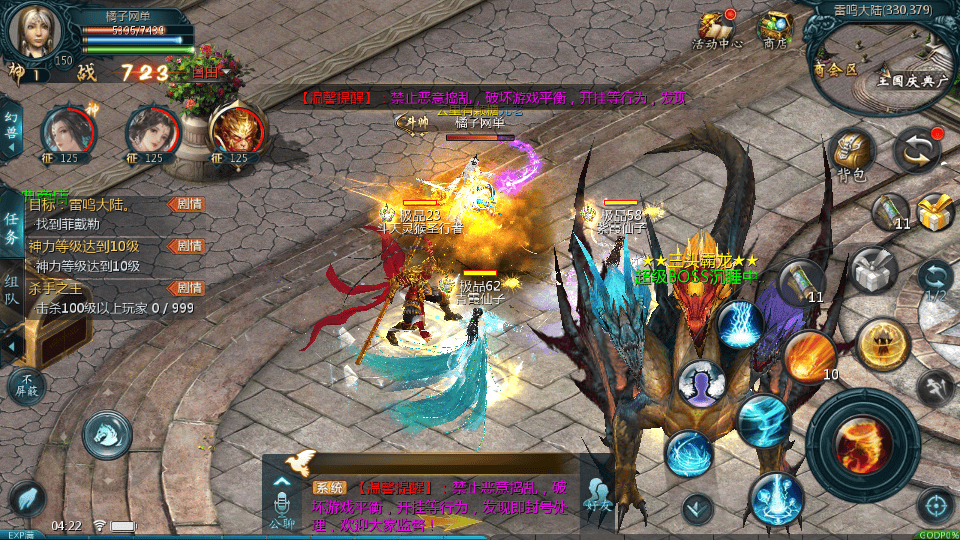Toggle the crosshair target lock button
The image size is (960, 540).
point(937,505)
